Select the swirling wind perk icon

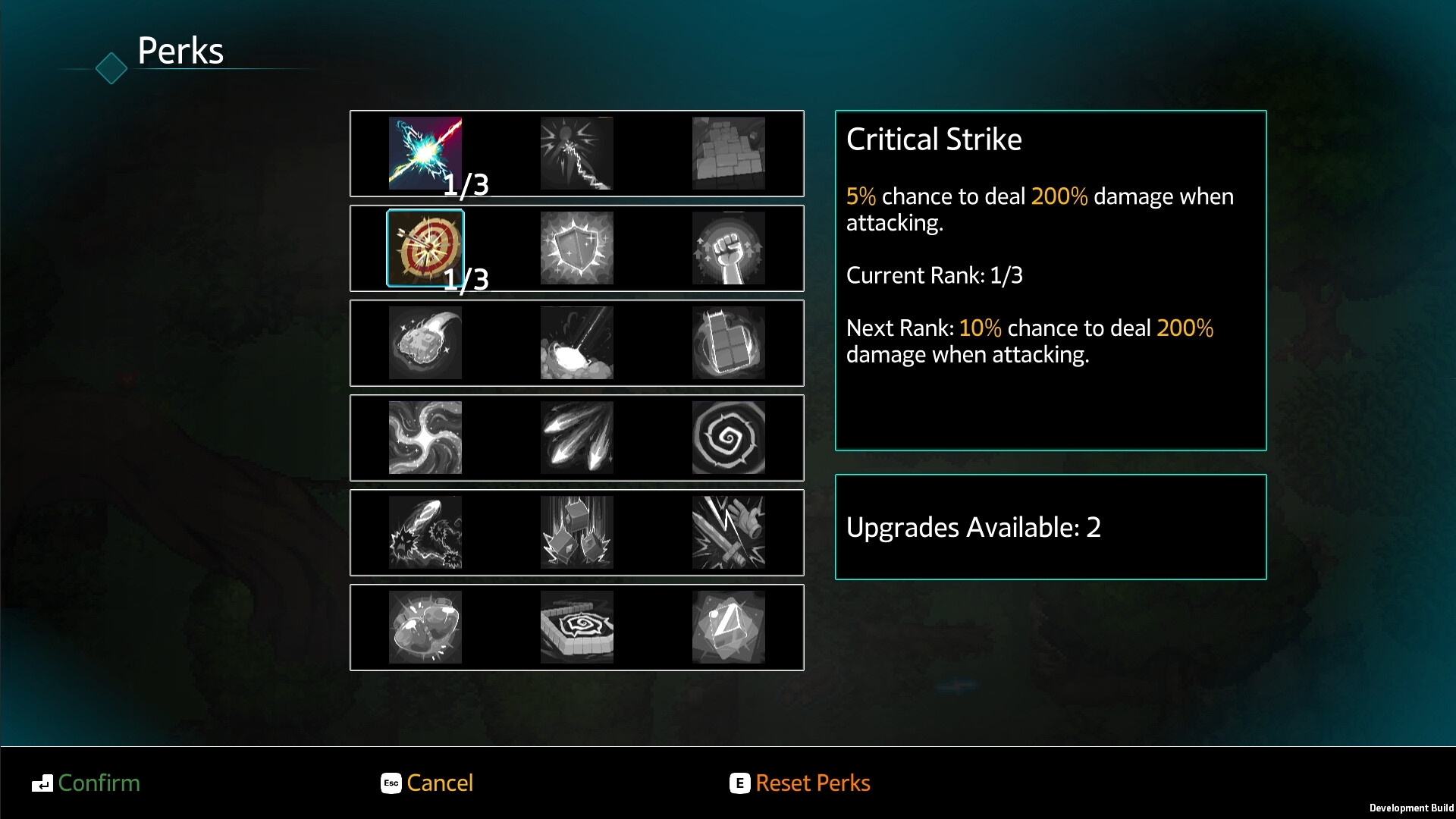click(x=425, y=438)
